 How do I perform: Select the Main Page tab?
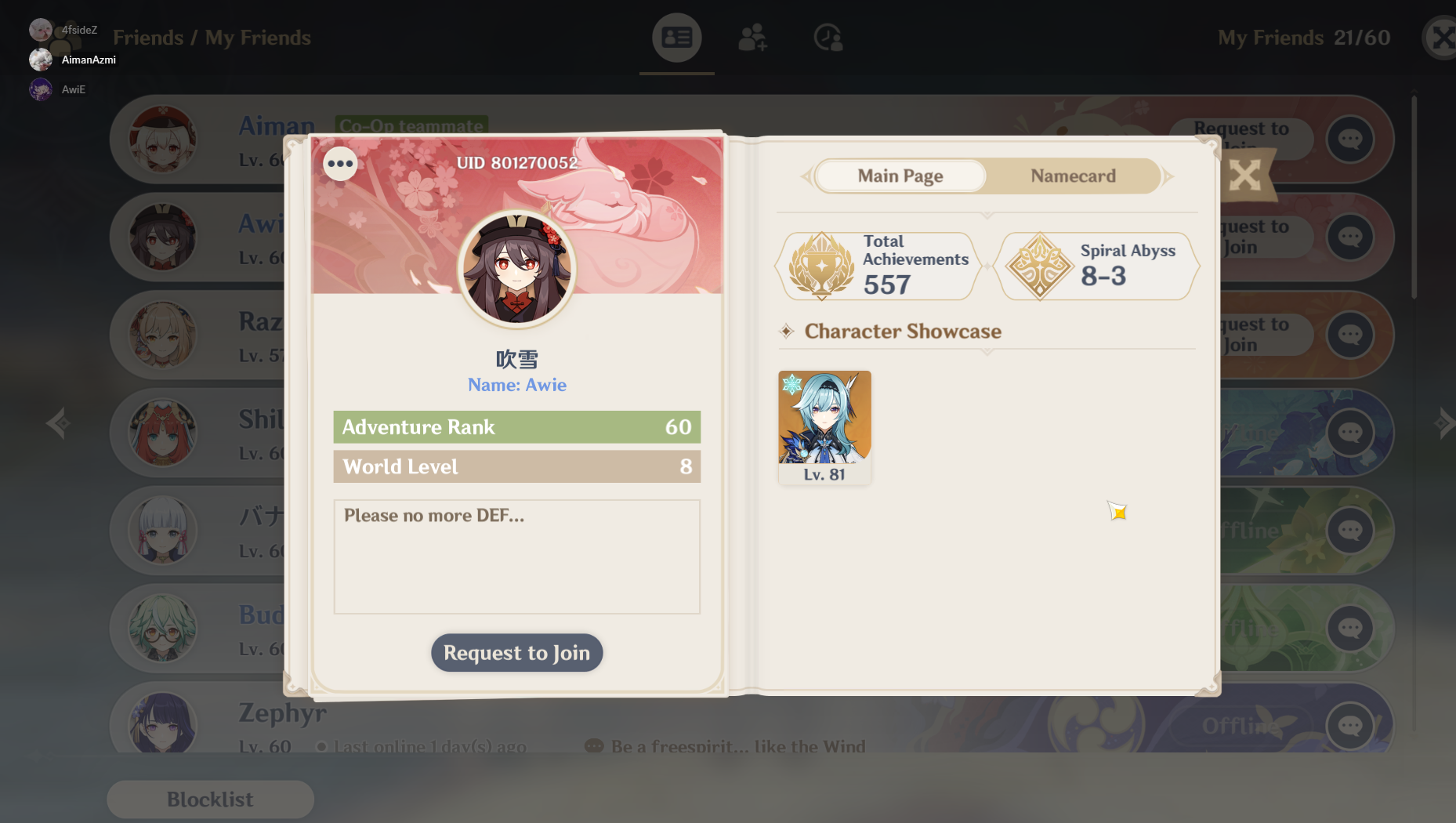900,176
